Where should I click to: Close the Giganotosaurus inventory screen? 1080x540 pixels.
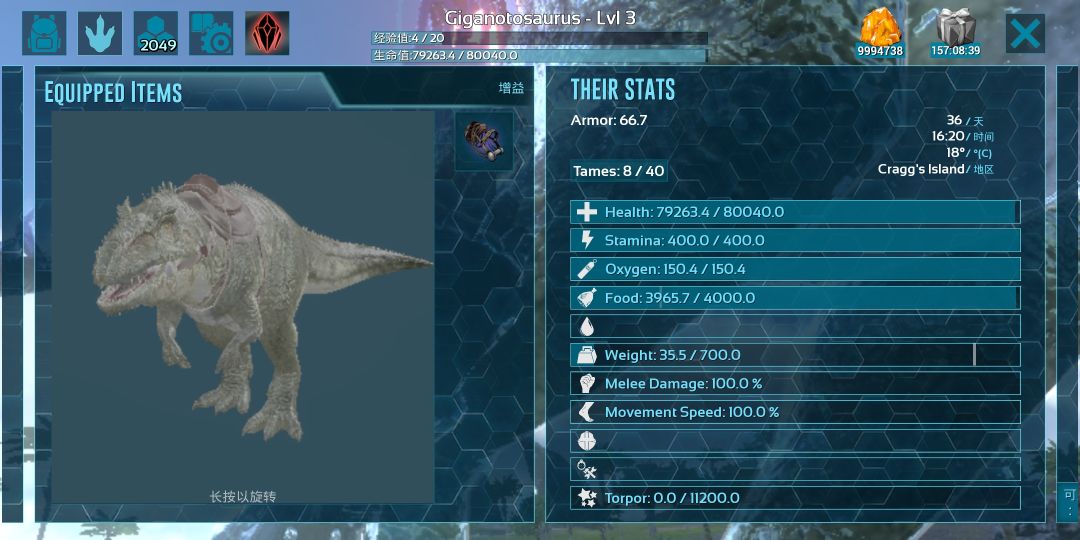[x=1025, y=33]
